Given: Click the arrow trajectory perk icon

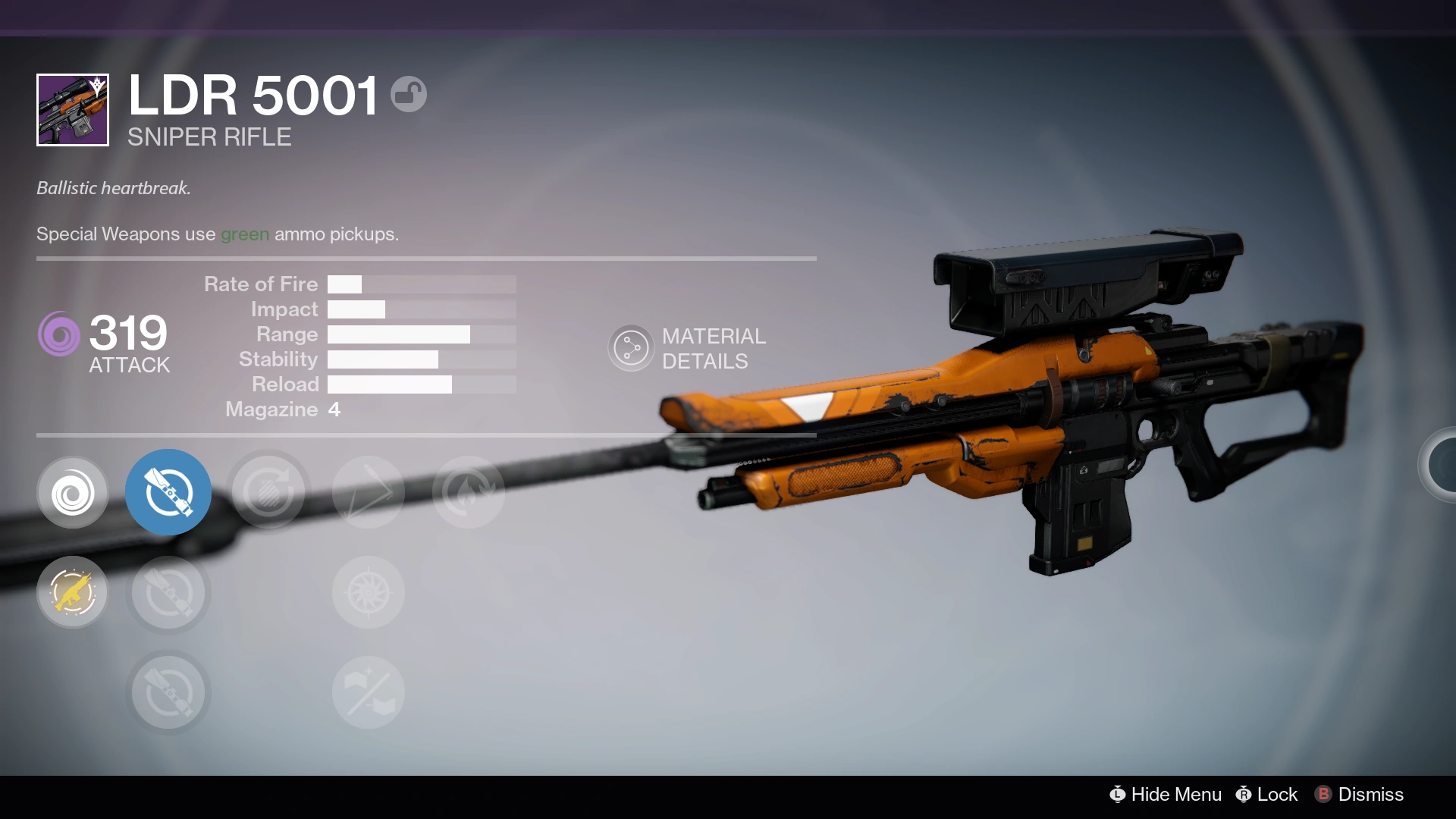Looking at the screenshot, I should click(x=368, y=493).
